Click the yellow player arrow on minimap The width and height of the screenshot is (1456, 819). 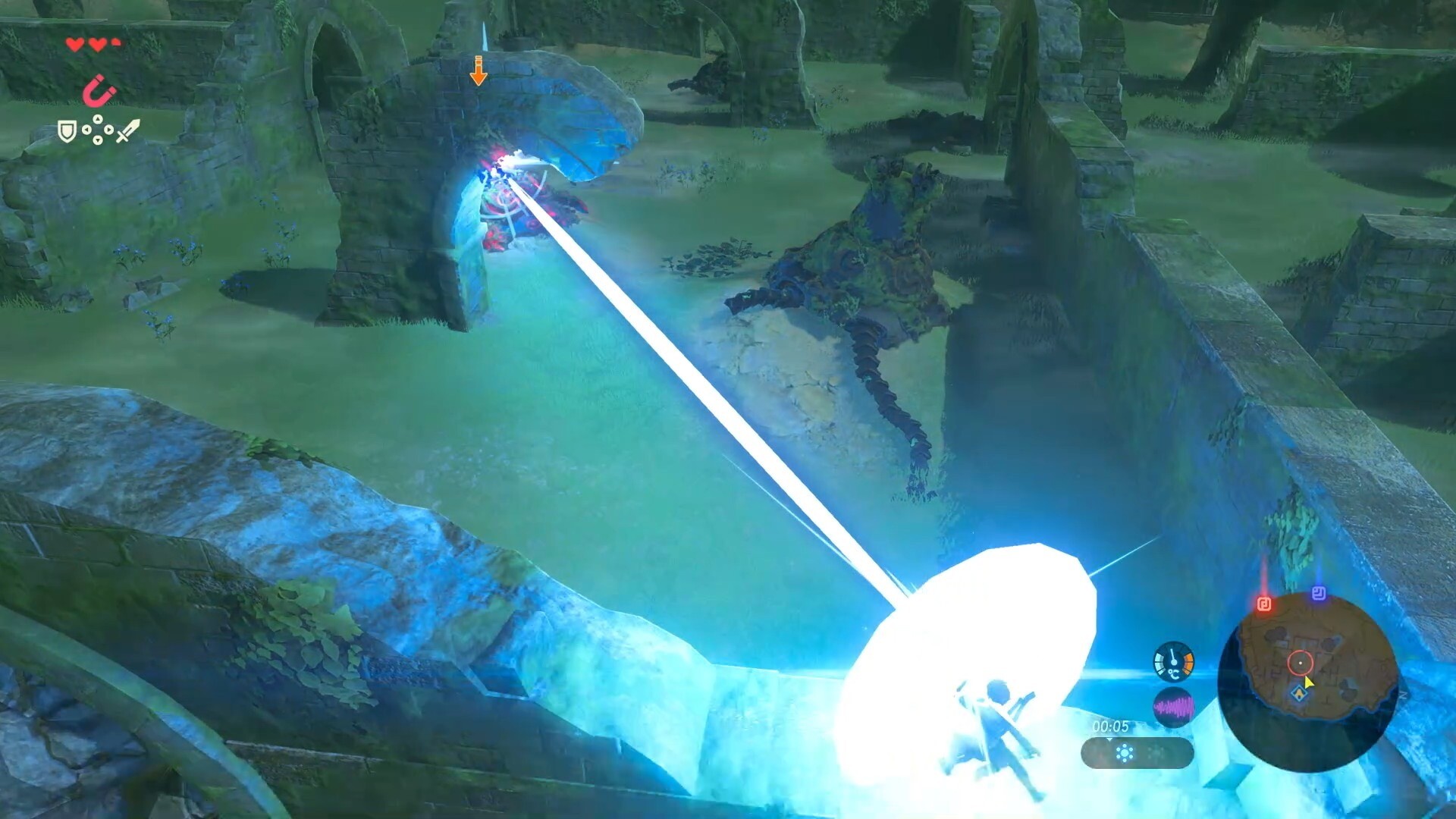pyautogui.click(x=1309, y=682)
